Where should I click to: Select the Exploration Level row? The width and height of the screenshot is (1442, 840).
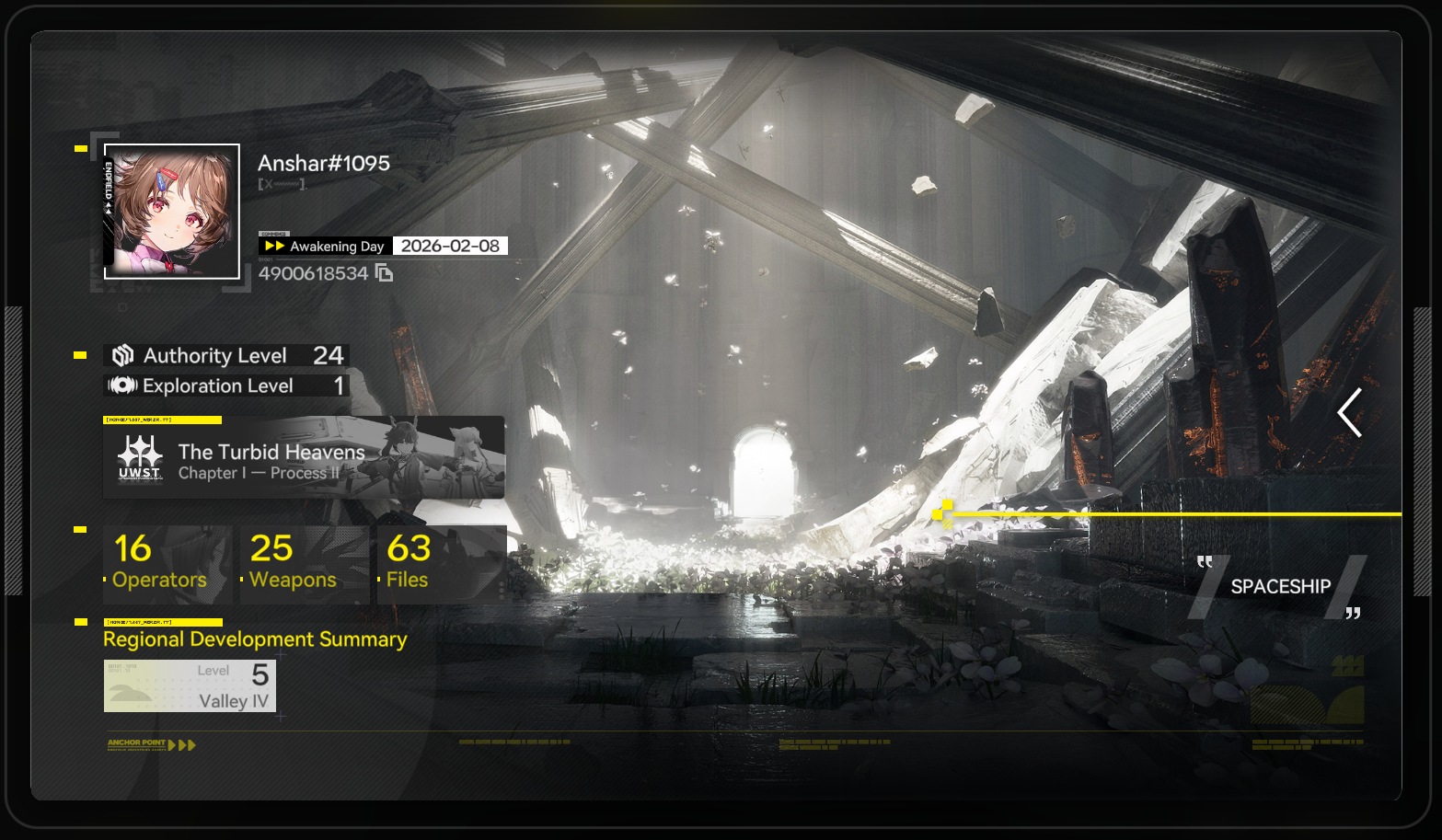tap(226, 386)
